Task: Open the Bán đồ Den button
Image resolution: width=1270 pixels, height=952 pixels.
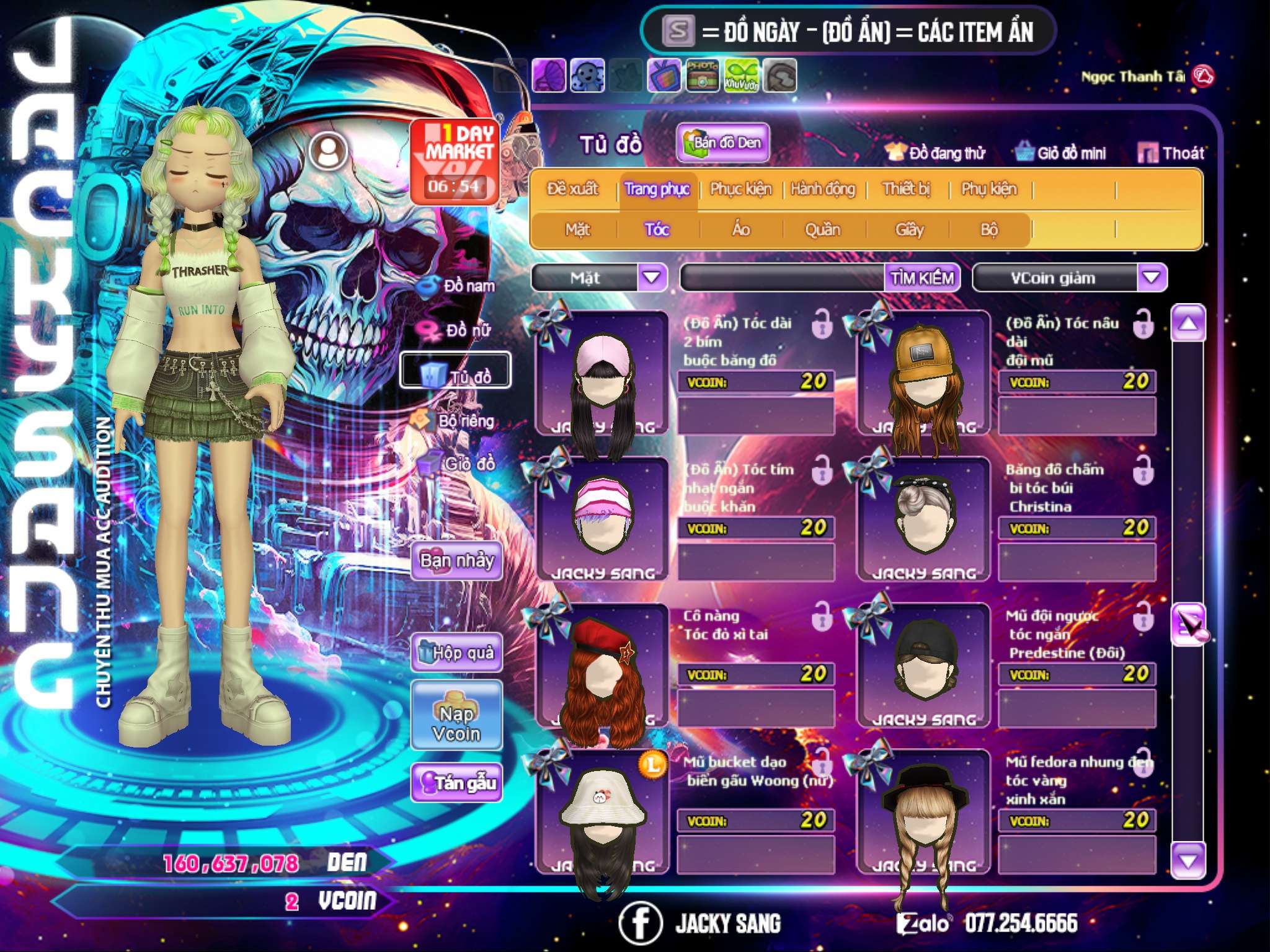Action: 723,143
